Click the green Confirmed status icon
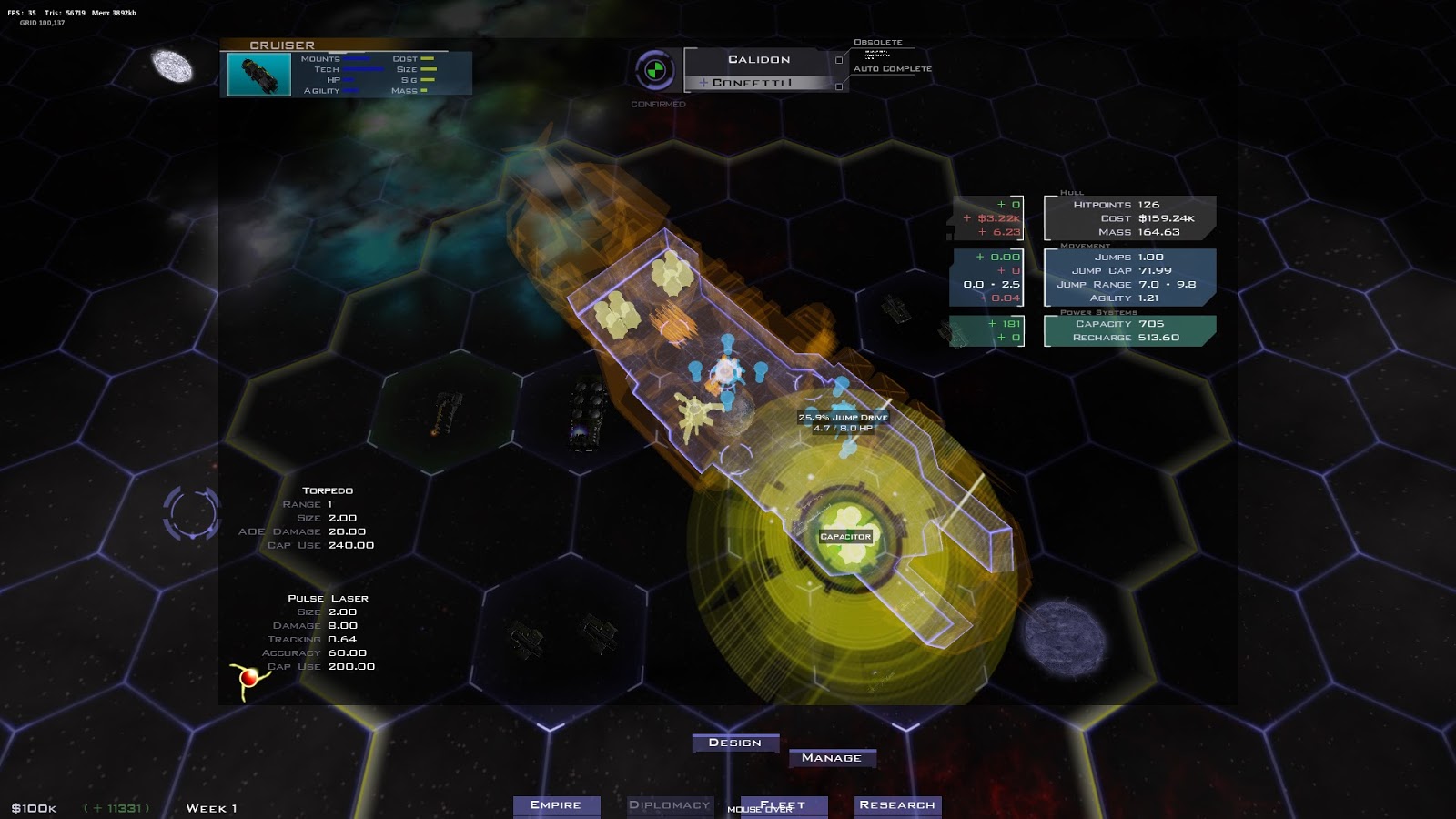The image size is (1456, 819). point(657,68)
